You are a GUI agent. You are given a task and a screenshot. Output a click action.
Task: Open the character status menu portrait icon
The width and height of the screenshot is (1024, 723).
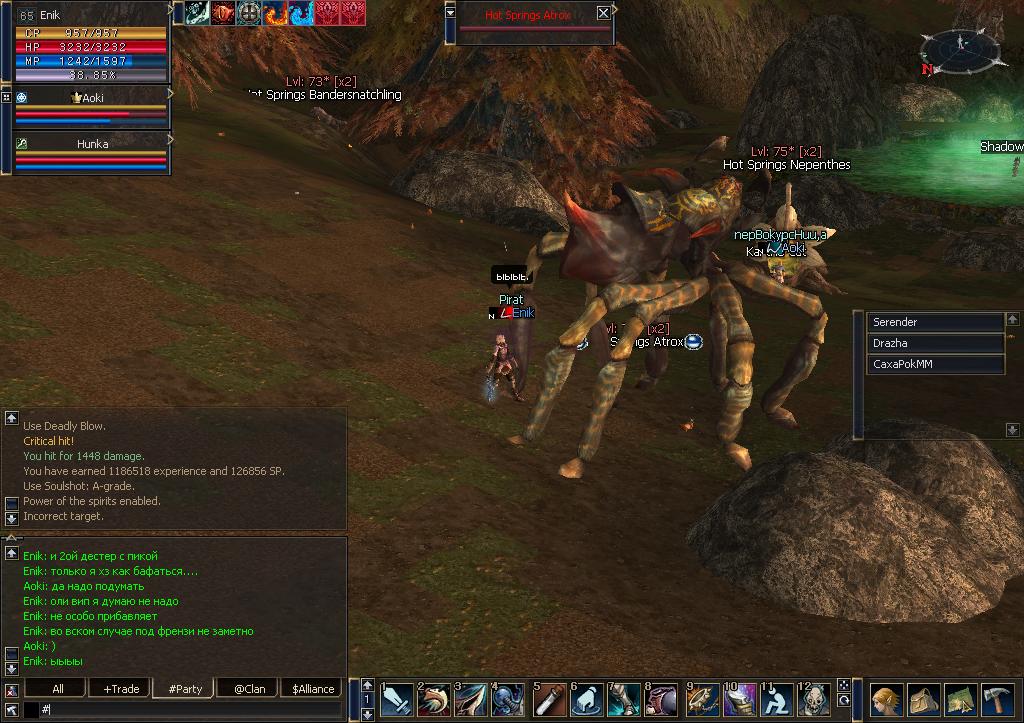point(885,699)
